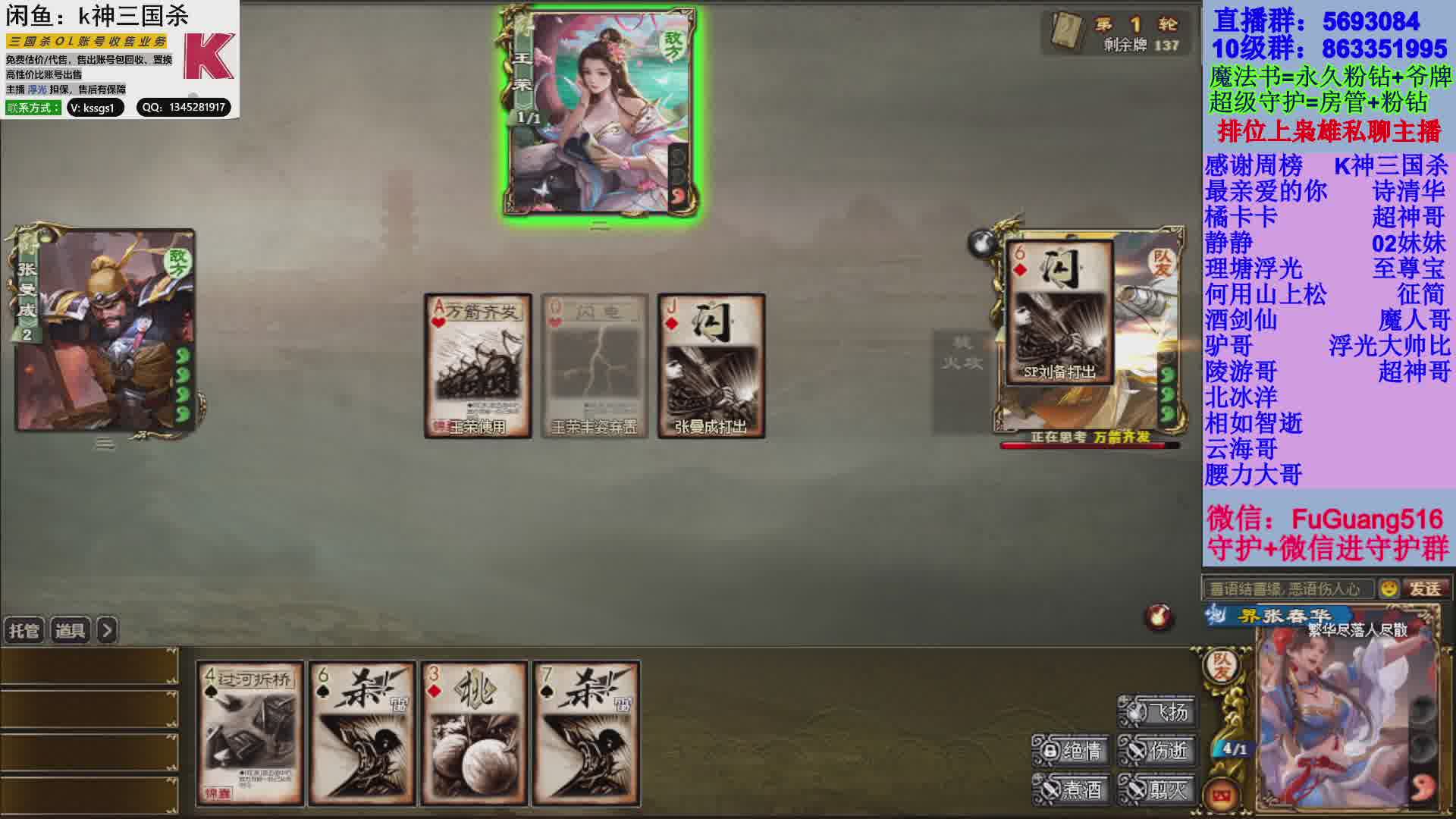Click the red flame orb icon

tap(1159, 617)
